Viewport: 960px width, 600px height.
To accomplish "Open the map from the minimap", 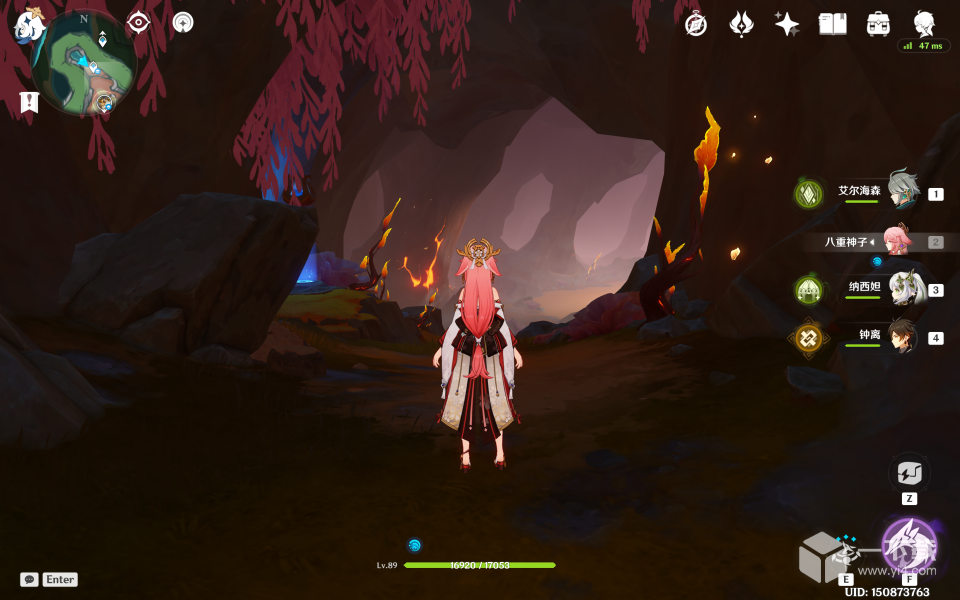I will point(84,62).
